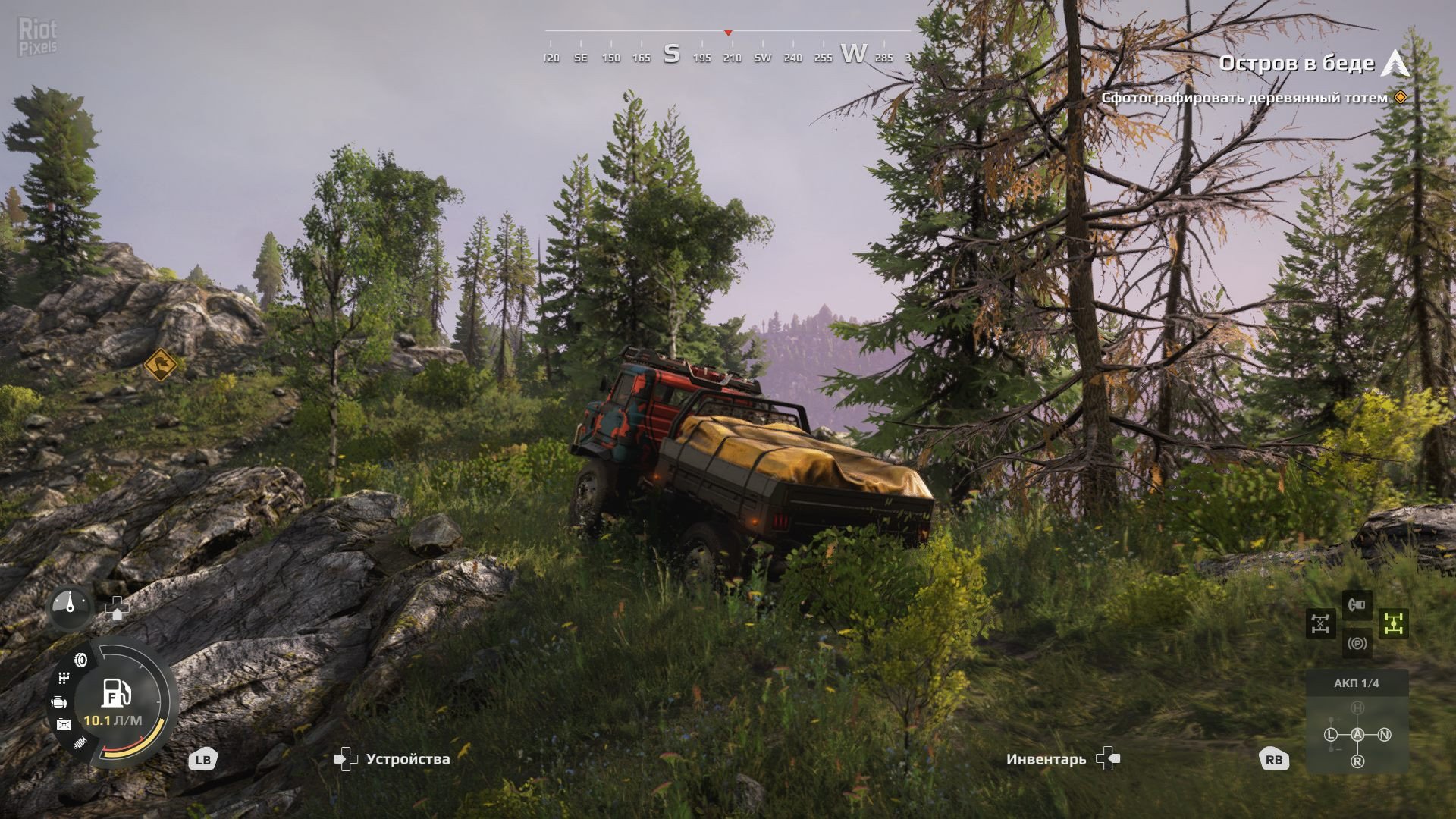Shift gearbox into Neutral (N)
The width and height of the screenshot is (1456, 819).
pyautogui.click(x=1384, y=734)
